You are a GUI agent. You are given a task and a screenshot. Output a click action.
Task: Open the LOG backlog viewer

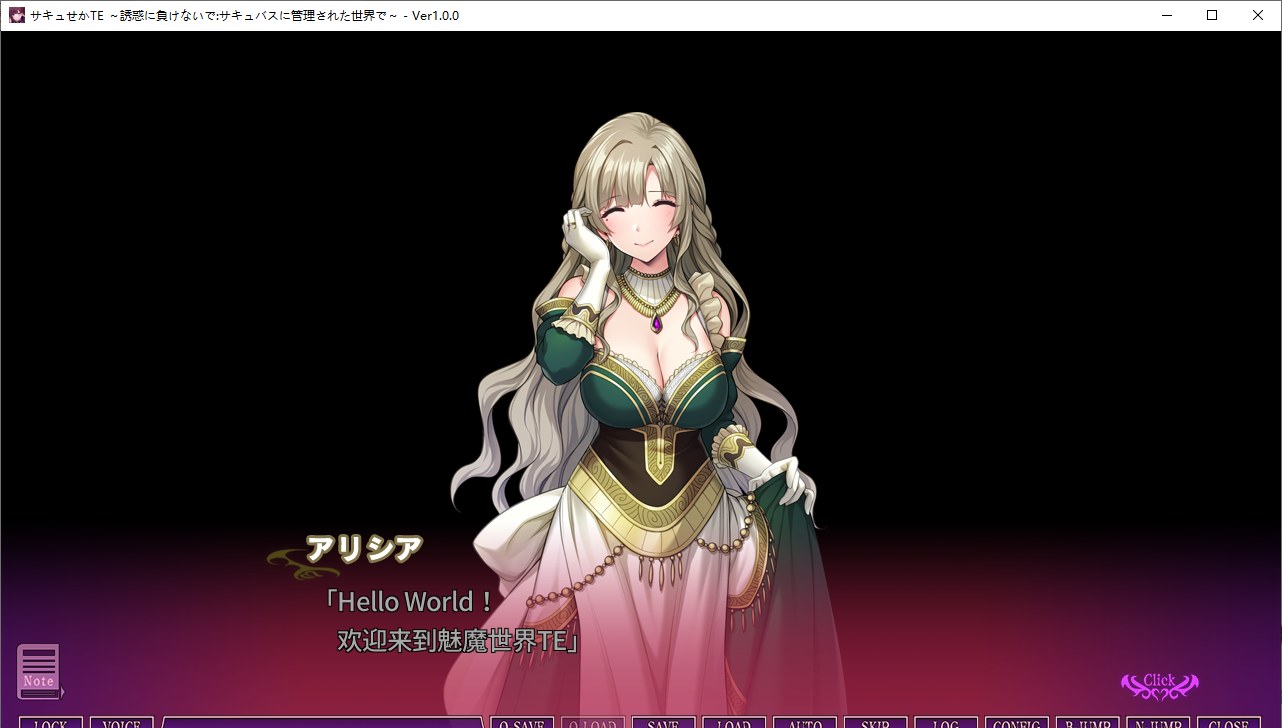pyautogui.click(x=945, y=723)
